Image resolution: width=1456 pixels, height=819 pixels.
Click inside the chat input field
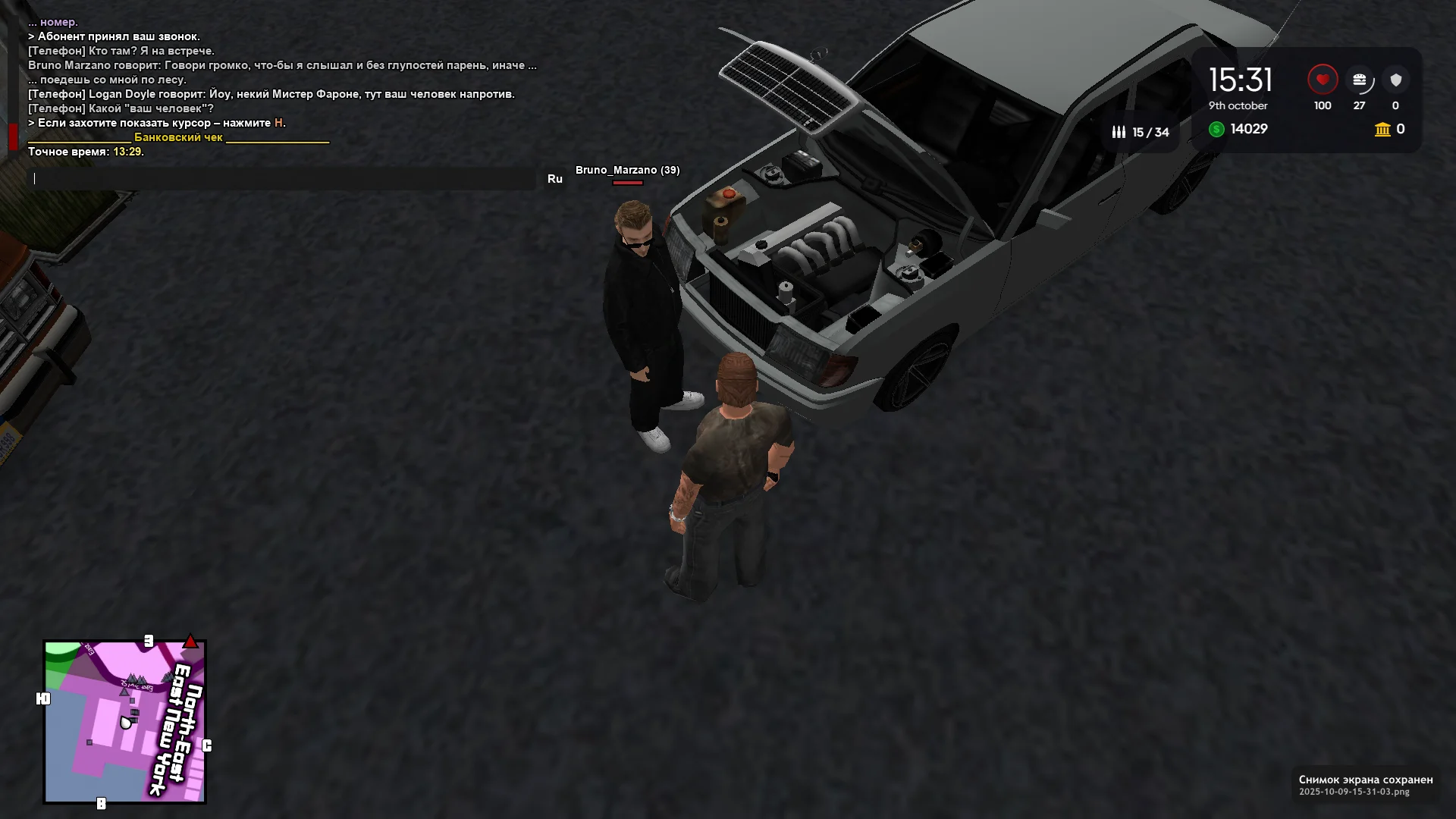(x=281, y=179)
